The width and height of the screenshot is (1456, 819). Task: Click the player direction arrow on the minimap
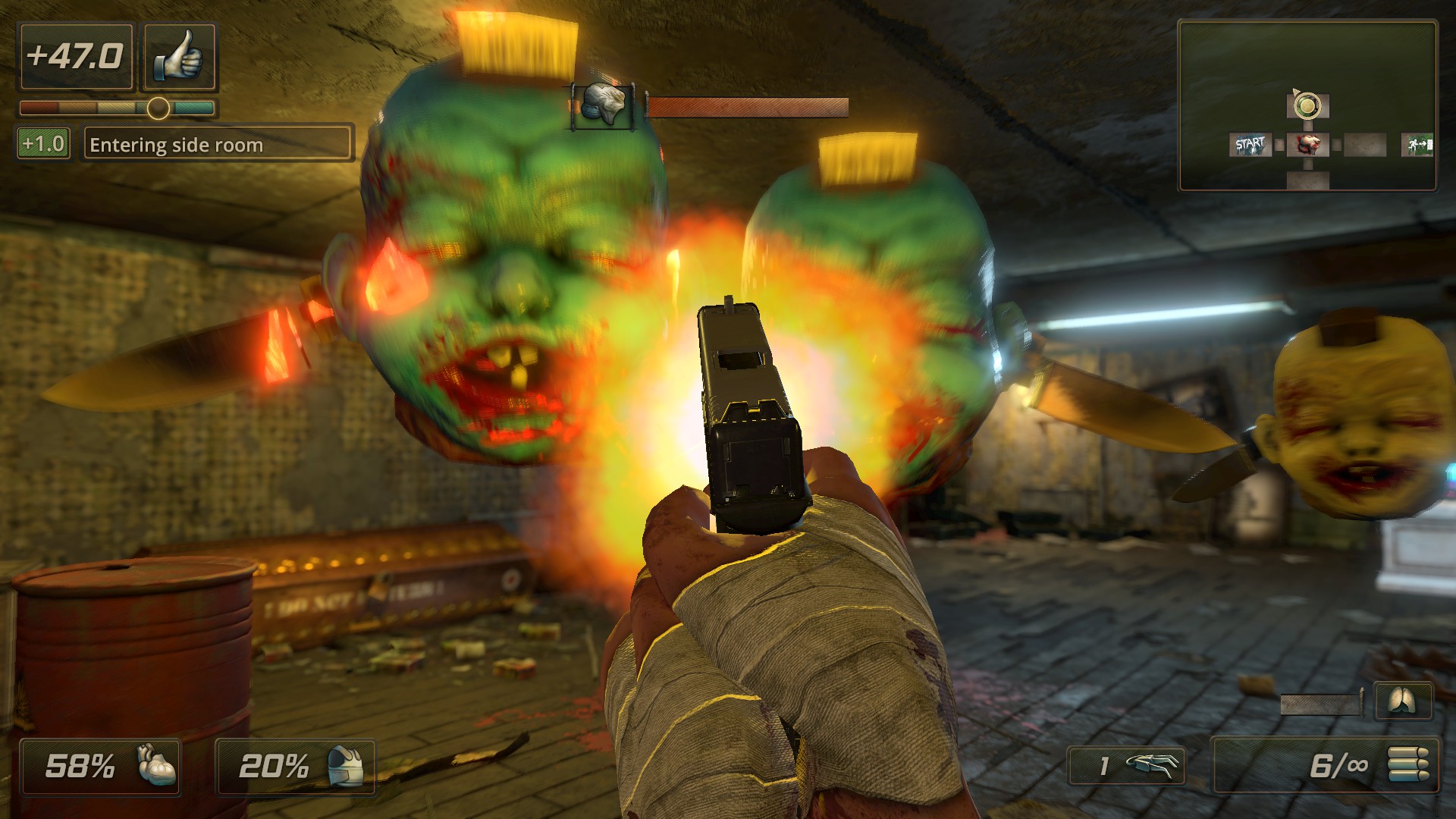click(1295, 91)
